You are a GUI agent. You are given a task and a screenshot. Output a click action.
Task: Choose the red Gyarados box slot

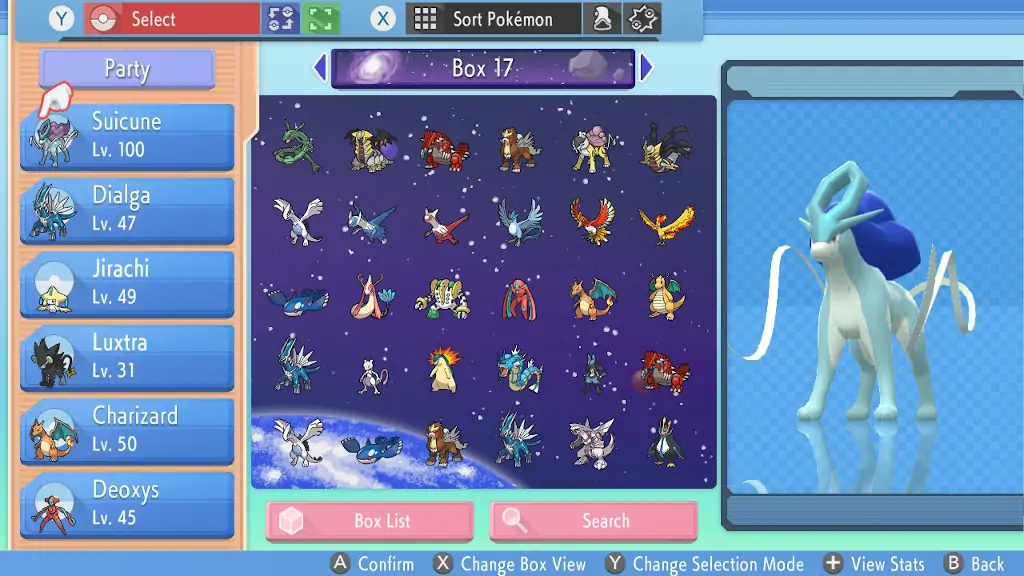point(519,370)
